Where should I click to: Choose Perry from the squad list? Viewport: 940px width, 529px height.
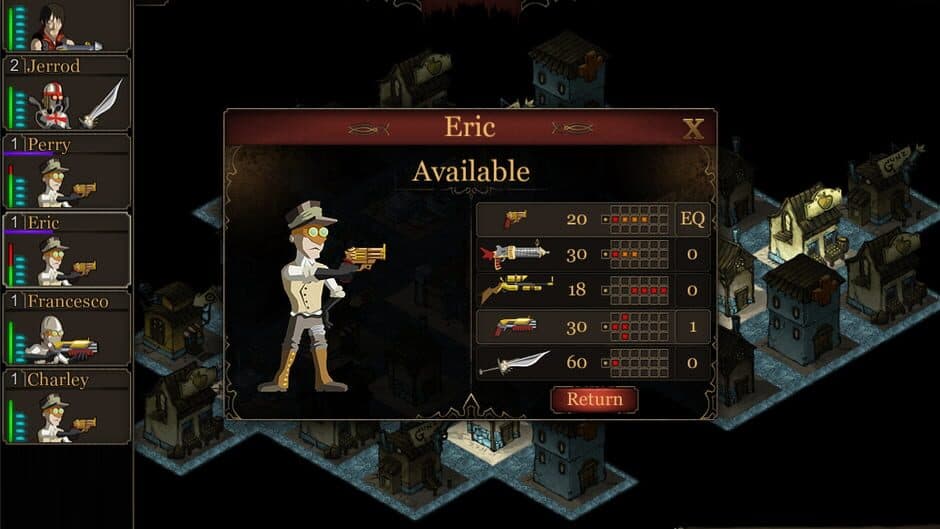click(66, 171)
